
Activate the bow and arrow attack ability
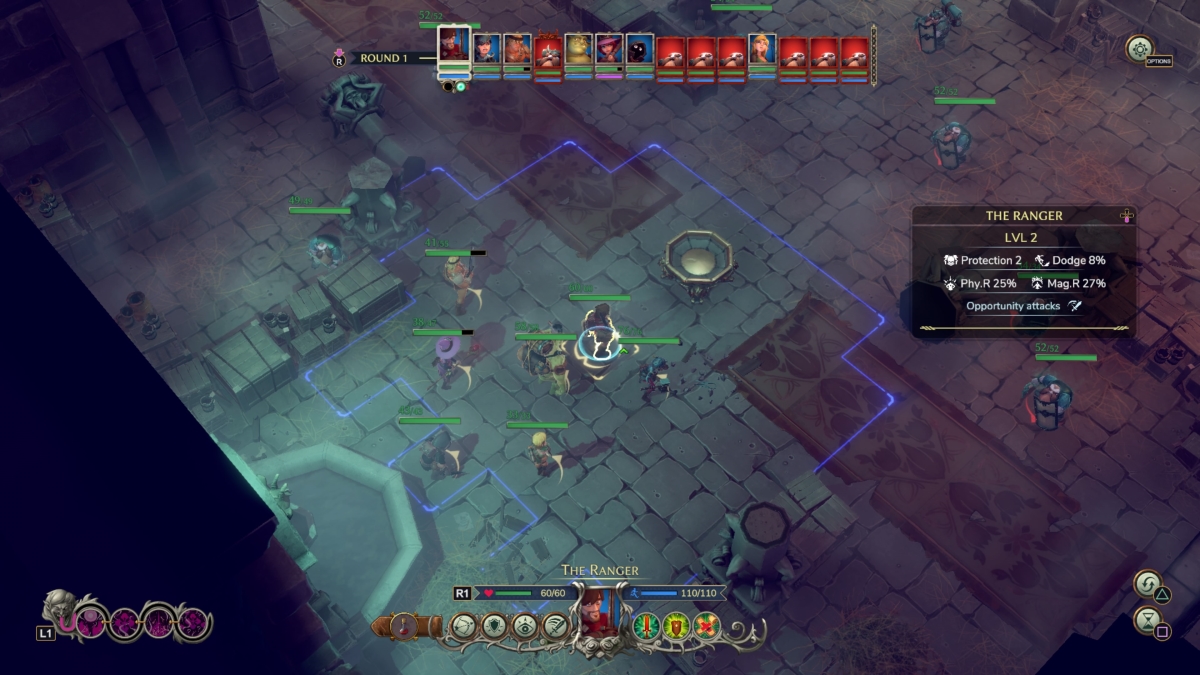462,626
